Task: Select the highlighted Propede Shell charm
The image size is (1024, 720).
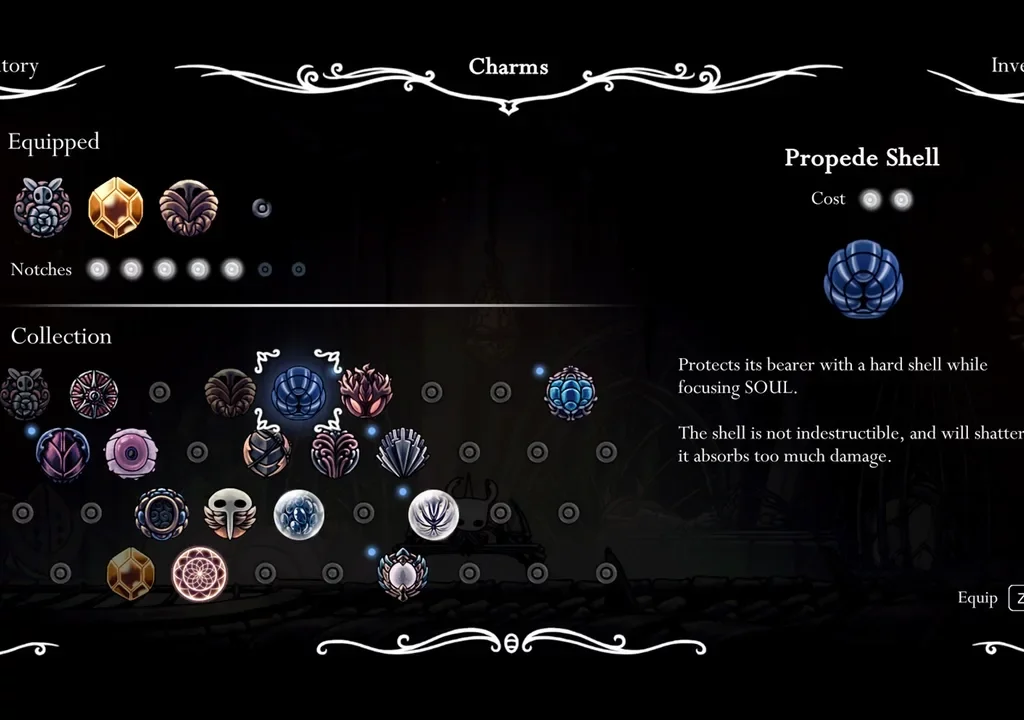Action: coord(298,392)
